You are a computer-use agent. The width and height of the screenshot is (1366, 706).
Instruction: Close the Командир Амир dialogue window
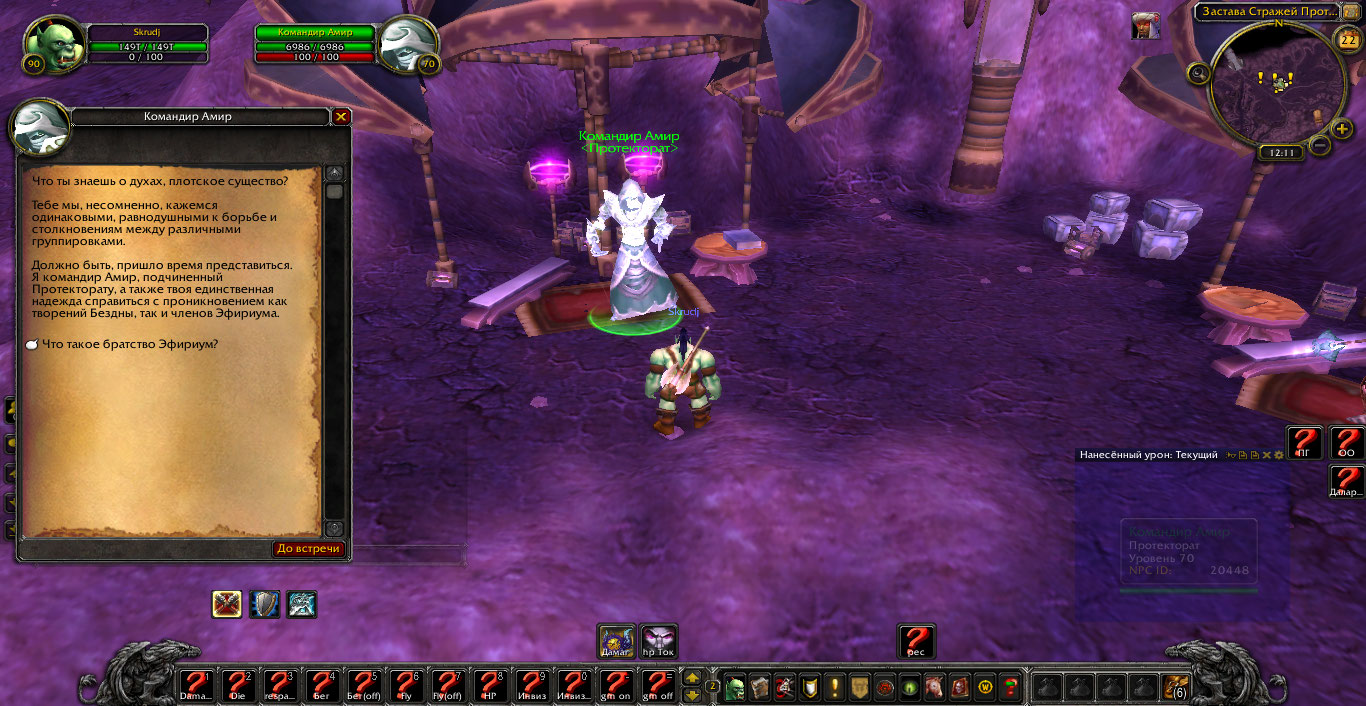[341, 117]
